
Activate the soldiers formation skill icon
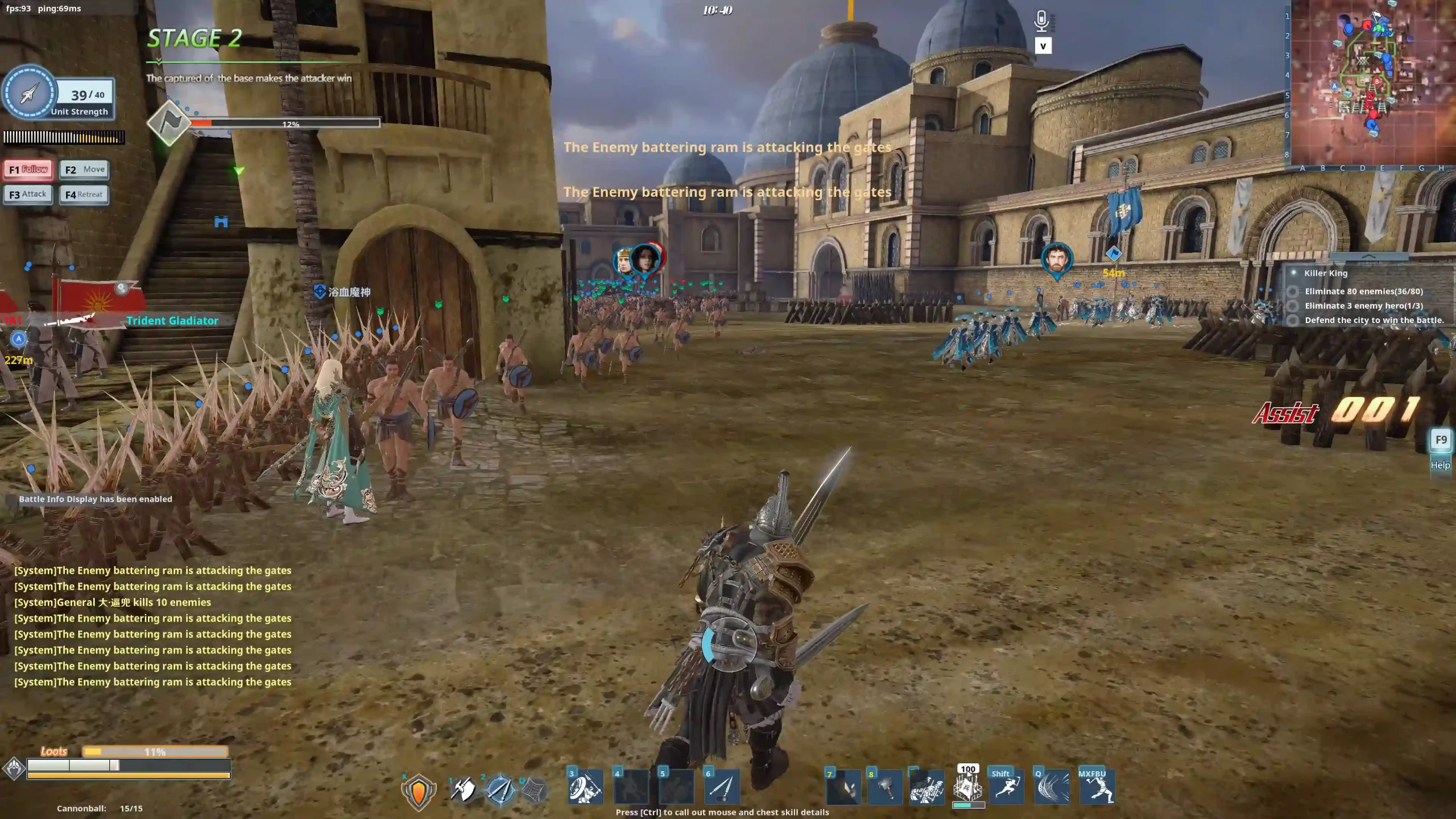(926, 788)
